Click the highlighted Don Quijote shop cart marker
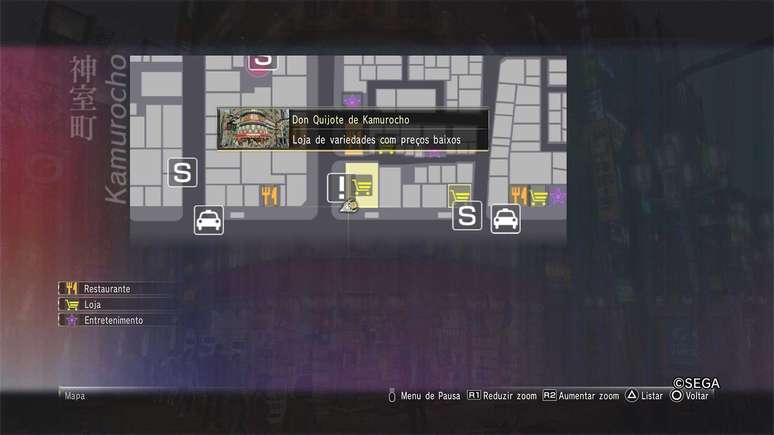The height and width of the screenshot is (435, 774). 365,187
